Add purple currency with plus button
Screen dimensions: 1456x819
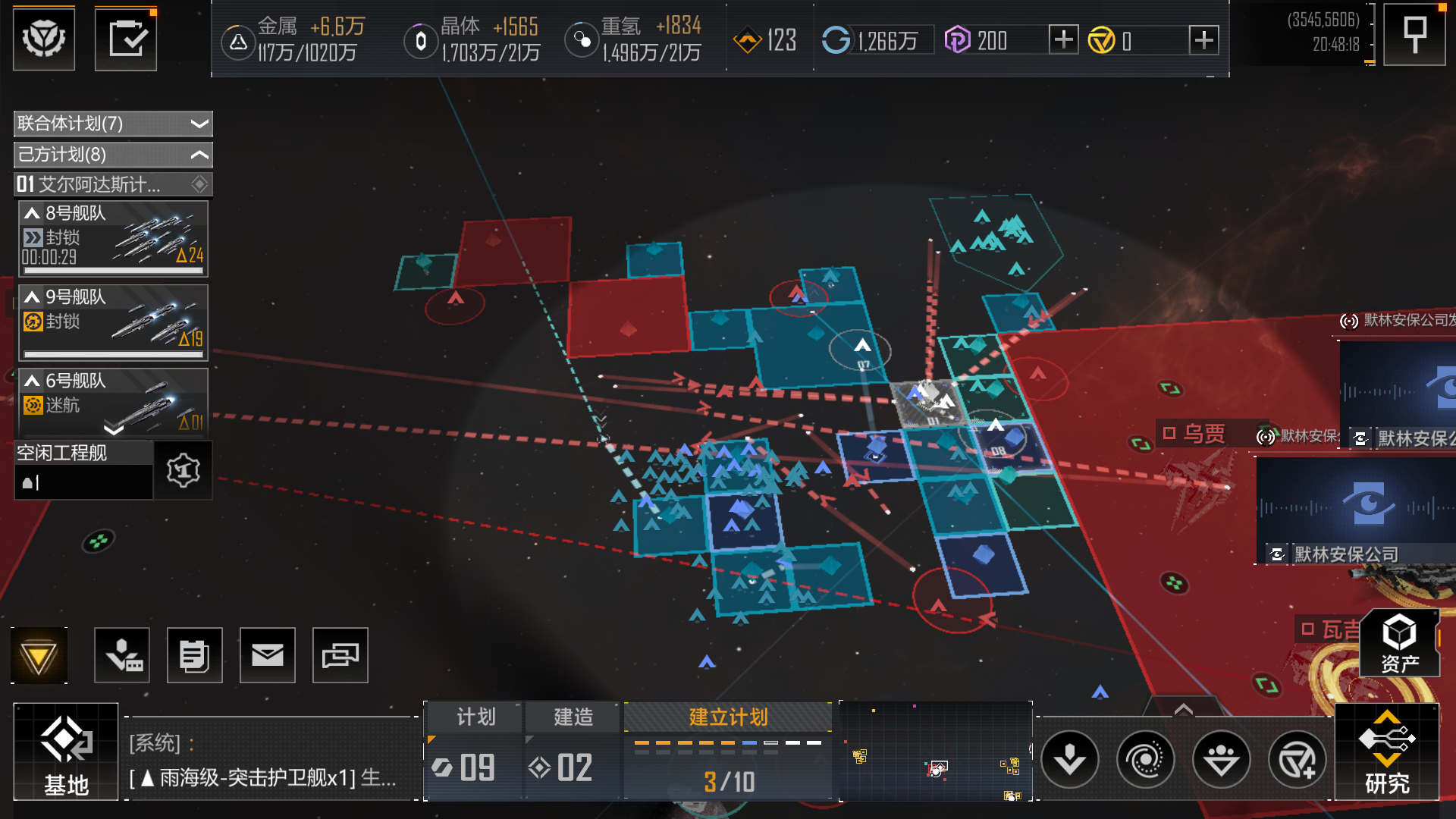tap(1063, 39)
